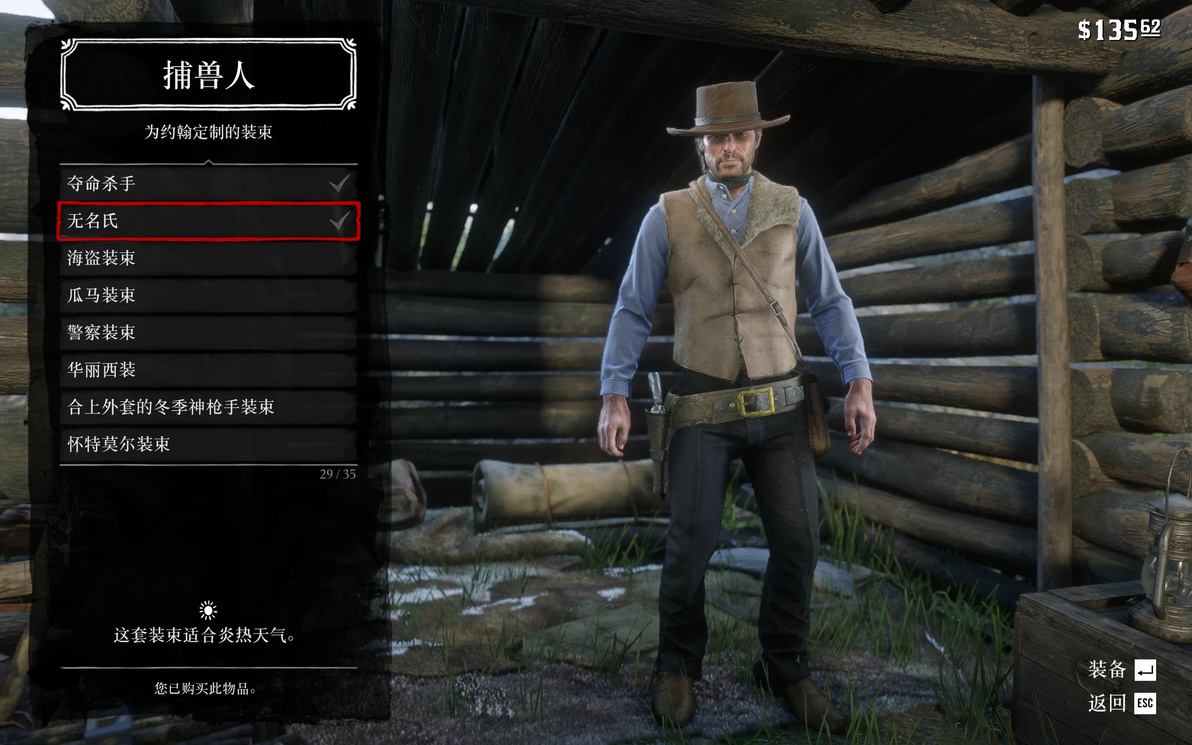Equip the outfit with 装备
Image resolution: width=1192 pixels, height=745 pixels.
point(1121,670)
